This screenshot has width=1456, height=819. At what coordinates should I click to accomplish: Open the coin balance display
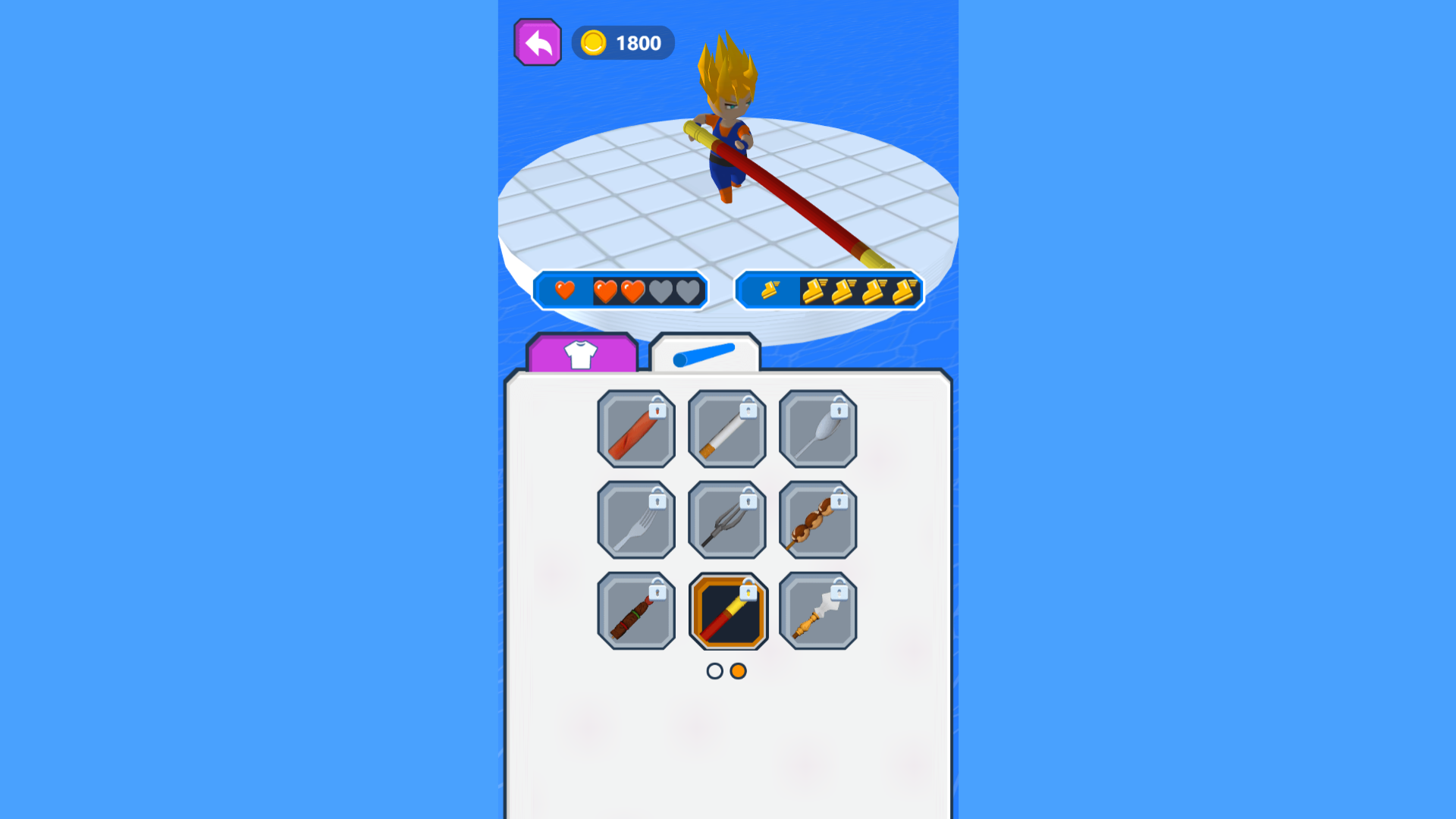[623, 43]
